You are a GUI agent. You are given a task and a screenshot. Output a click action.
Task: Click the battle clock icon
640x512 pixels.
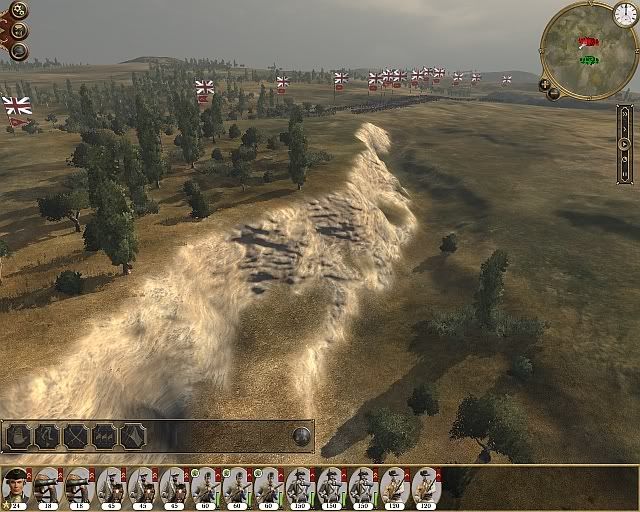coord(624,14)
